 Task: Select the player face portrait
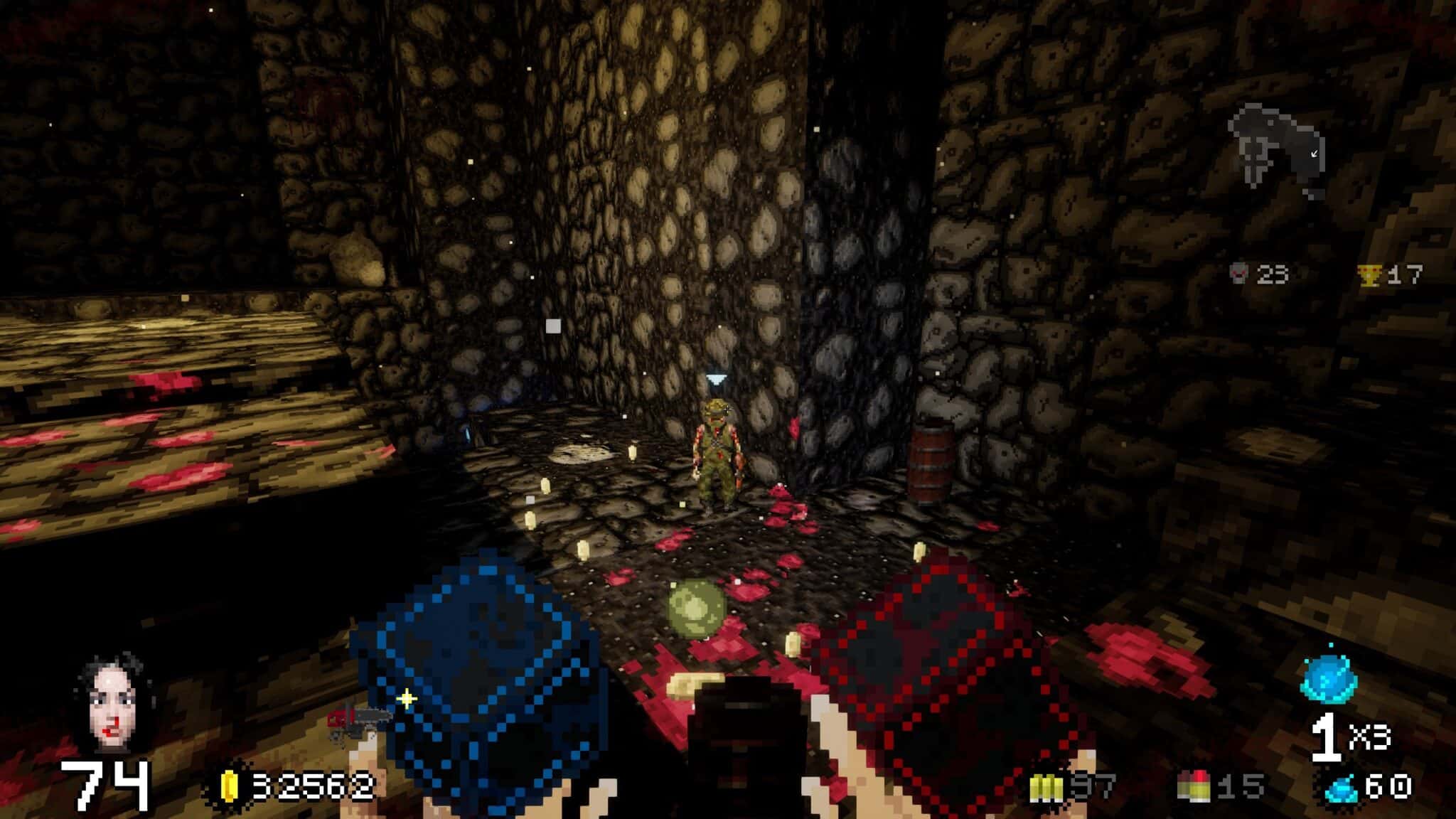(114, 704)
